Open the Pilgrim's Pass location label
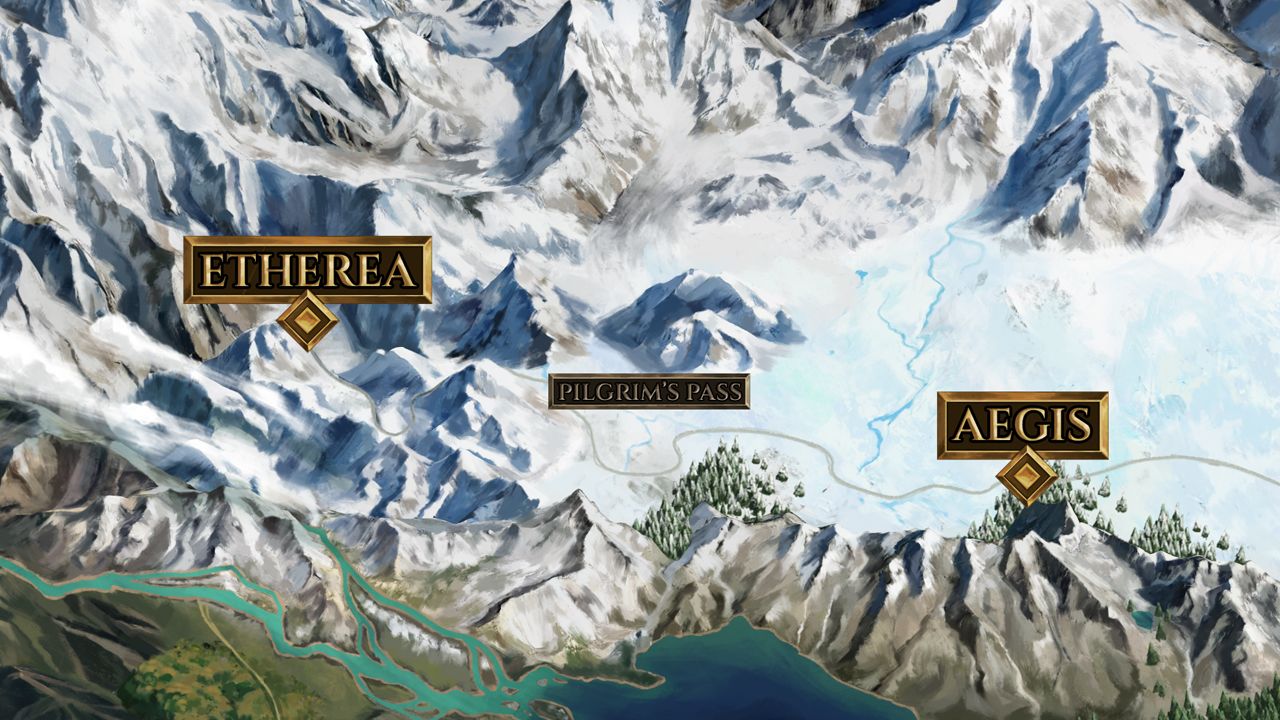Screen dimensions: 1280x720 652,393
